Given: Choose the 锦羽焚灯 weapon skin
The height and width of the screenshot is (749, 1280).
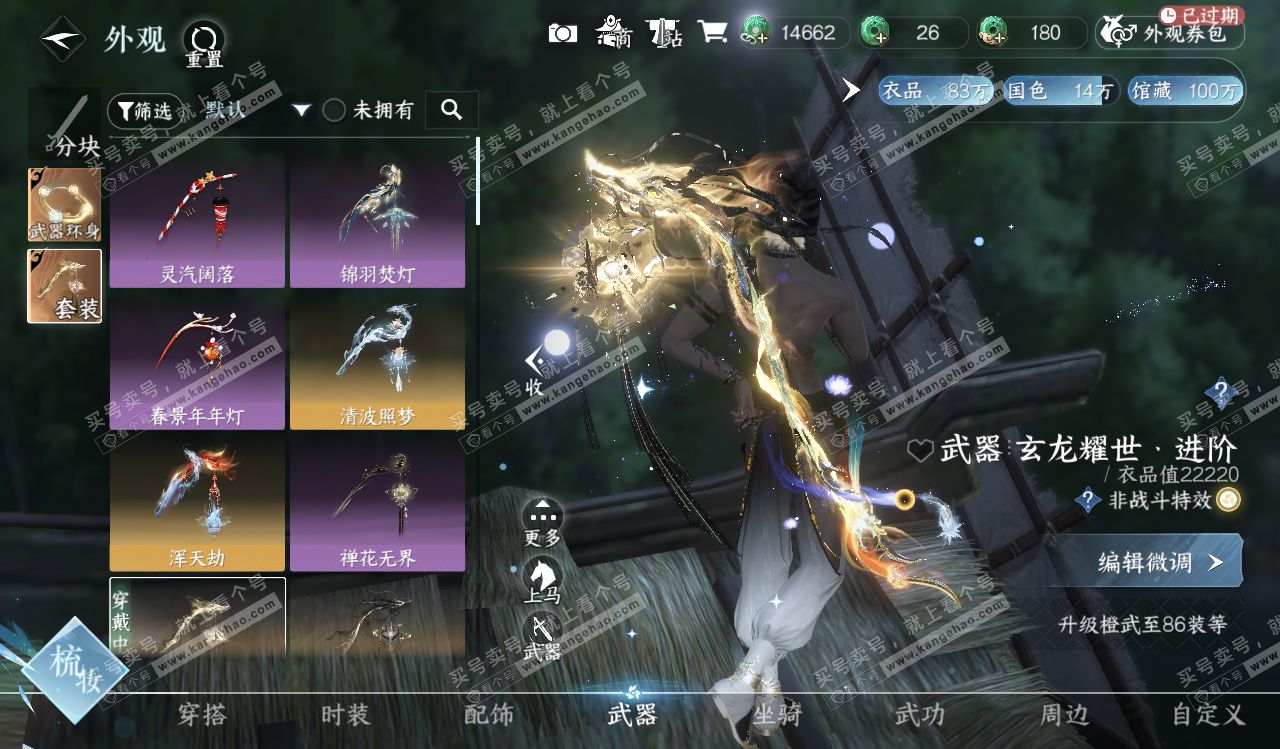Looking at the screenshot, I should 377,226.
